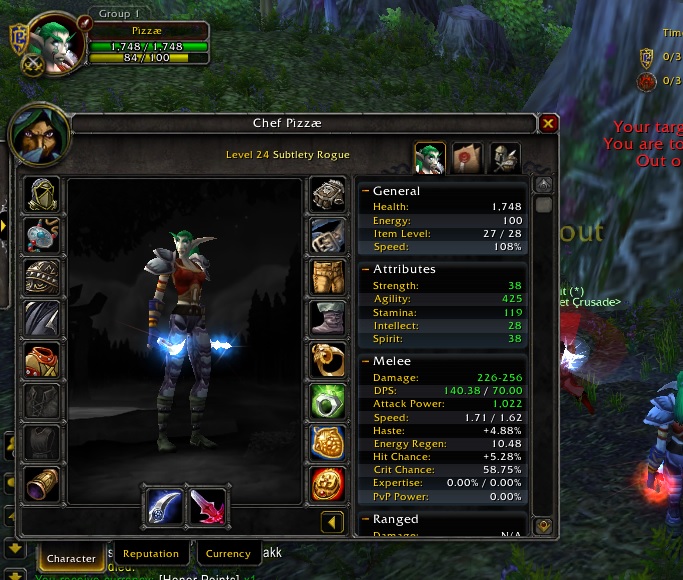Show the character stats sidebar pane
Image resolution: width=683 pixels, height=580 pixels.
coord(430,158)
